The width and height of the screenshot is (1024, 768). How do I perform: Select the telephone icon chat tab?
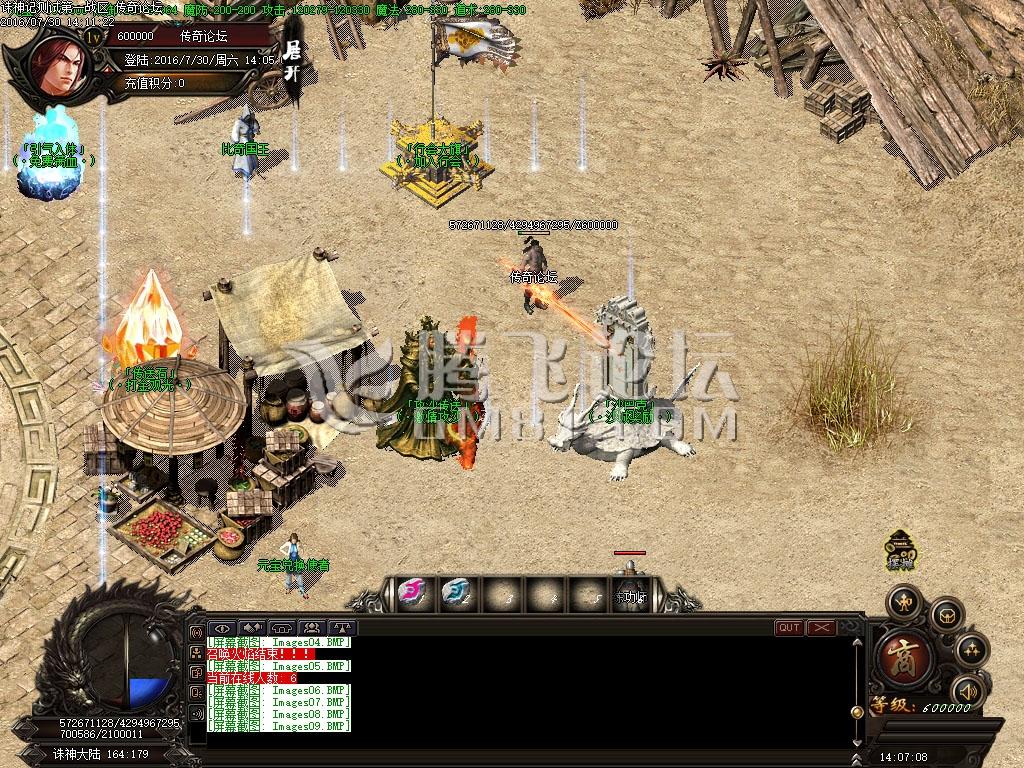click(281, 628)
